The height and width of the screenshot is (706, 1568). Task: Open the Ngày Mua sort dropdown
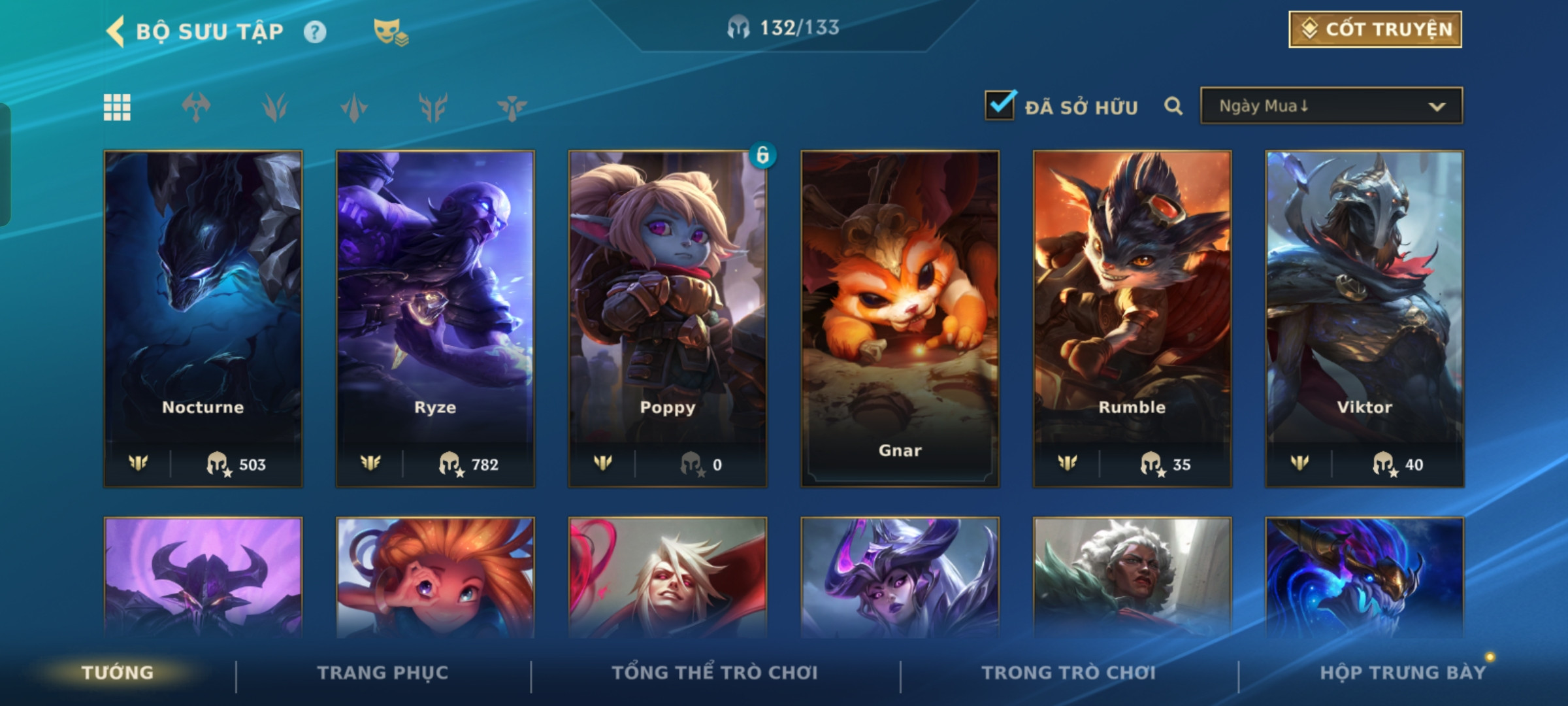[1331, 106]
